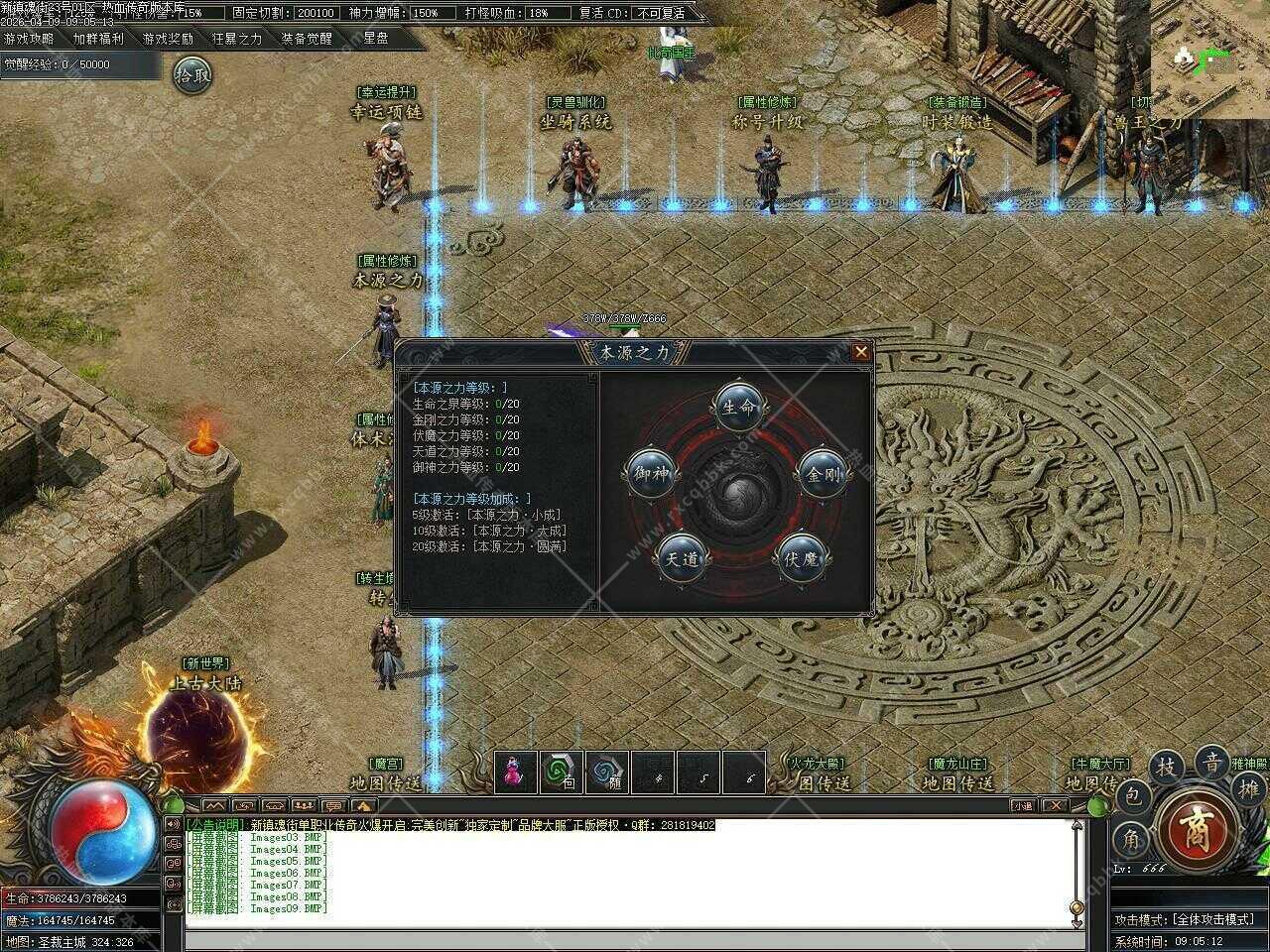
Task: Open the 狂暴之力 menu
Action: (x=237, y=39)
